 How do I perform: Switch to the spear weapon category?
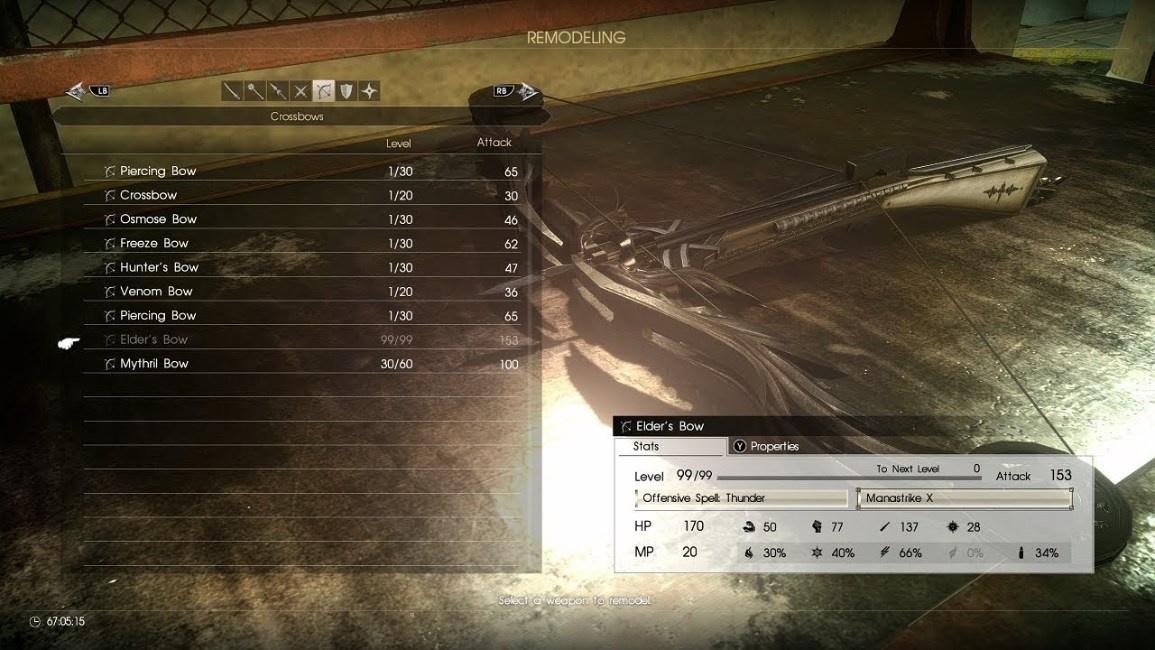click(278, 91)
